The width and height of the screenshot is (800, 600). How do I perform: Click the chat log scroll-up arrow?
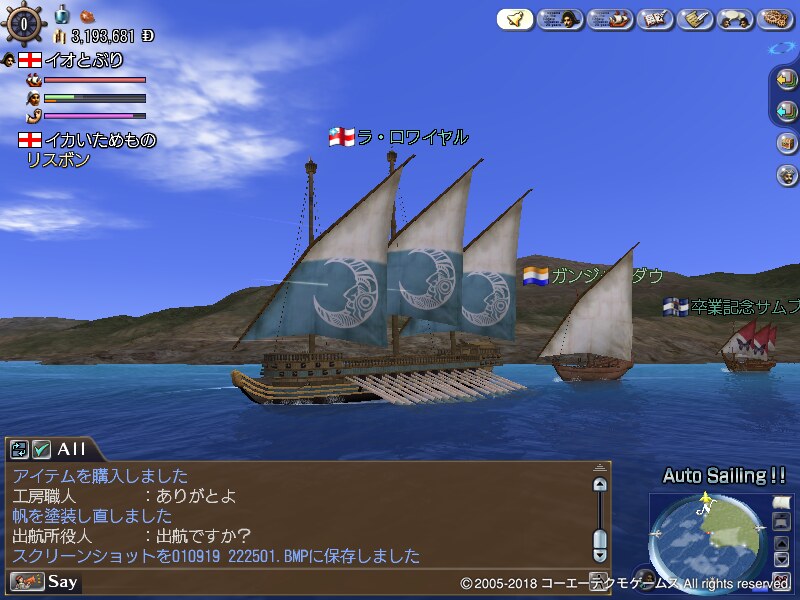point(600,484)
